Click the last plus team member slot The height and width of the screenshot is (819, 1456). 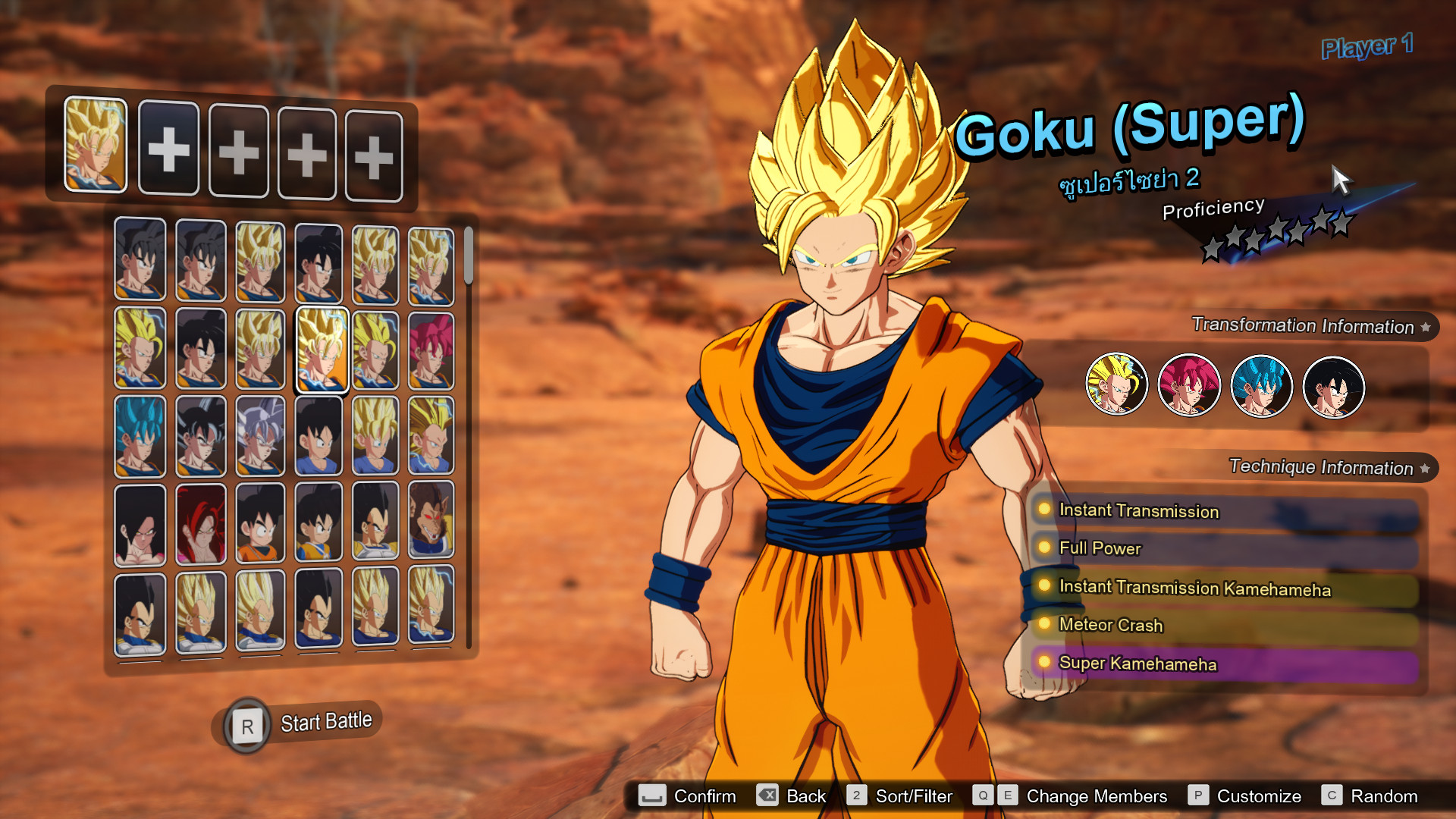pos(373,153)
